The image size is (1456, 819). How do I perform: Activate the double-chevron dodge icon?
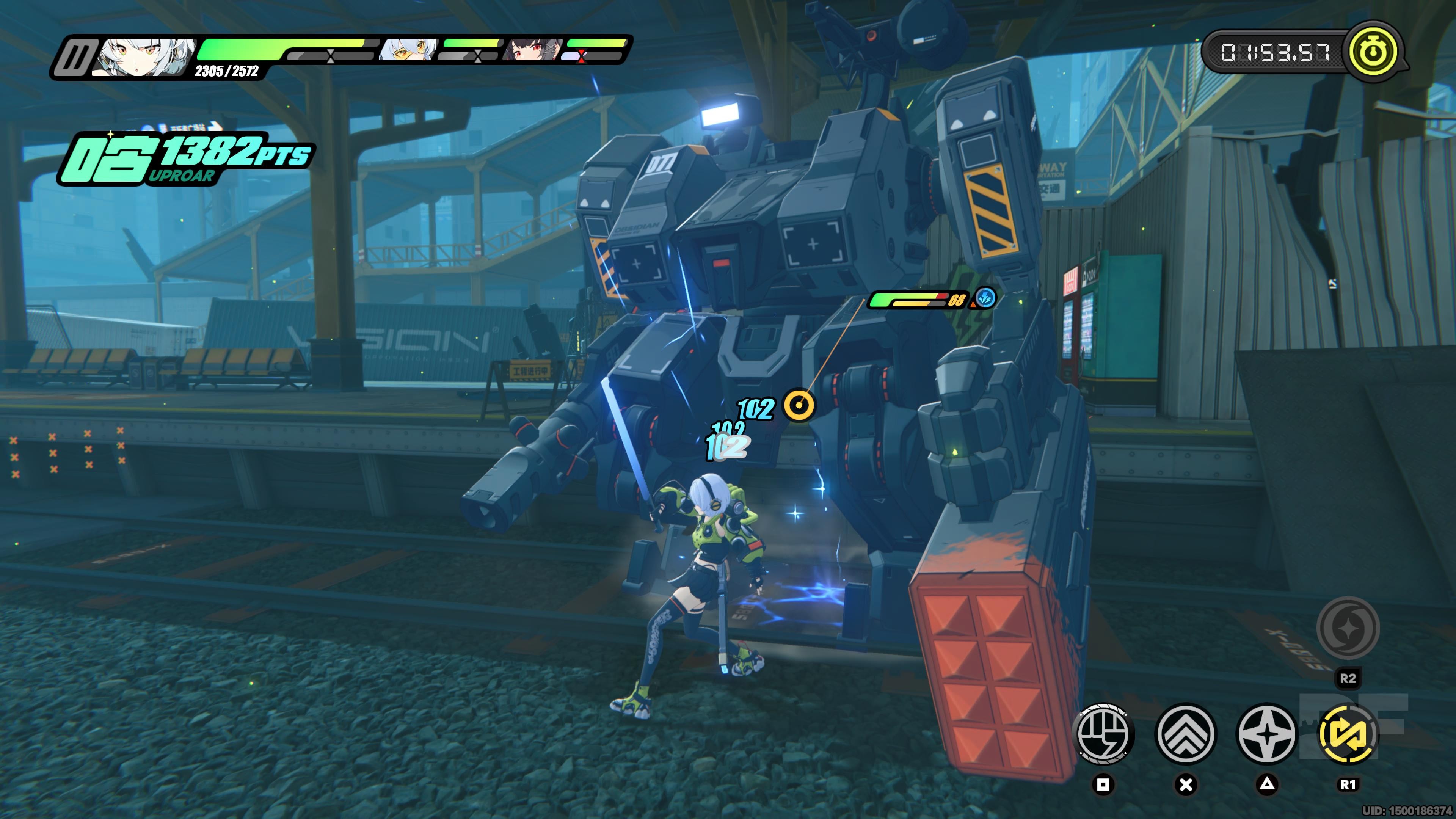1186,734
